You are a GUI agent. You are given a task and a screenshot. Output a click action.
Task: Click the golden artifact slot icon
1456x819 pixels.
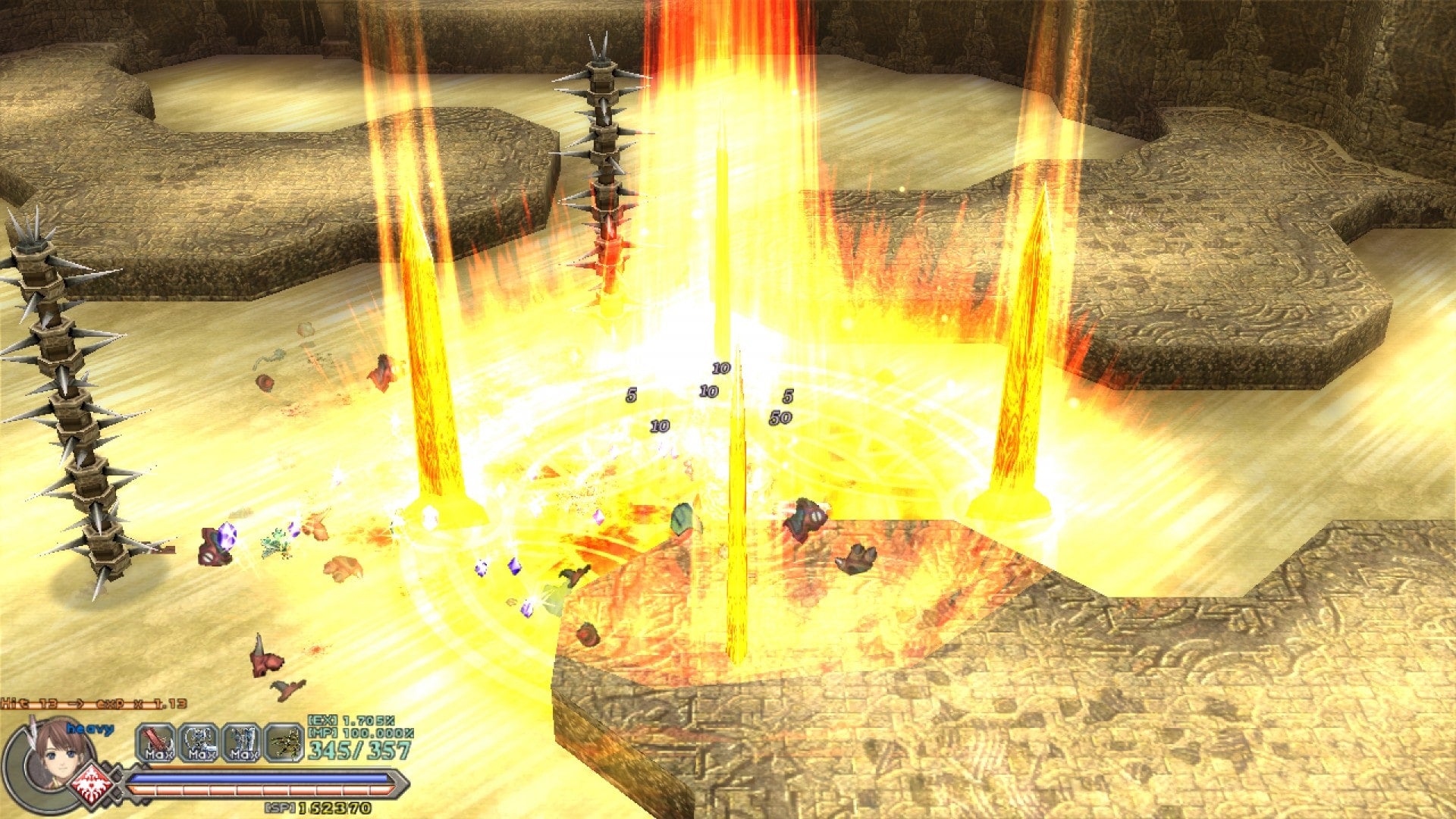[x=284, y=742]
